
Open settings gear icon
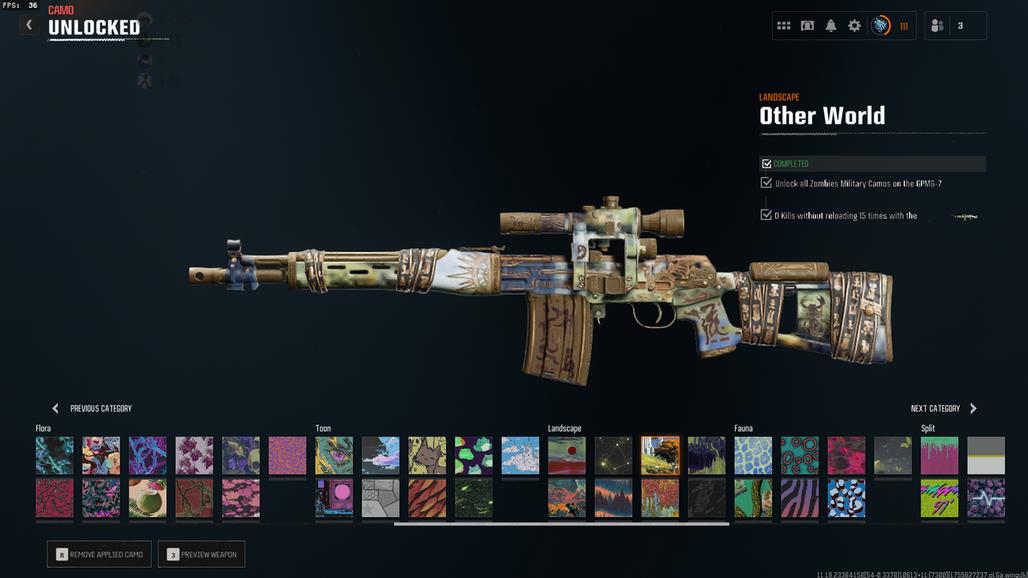click(x=854, y=26)
